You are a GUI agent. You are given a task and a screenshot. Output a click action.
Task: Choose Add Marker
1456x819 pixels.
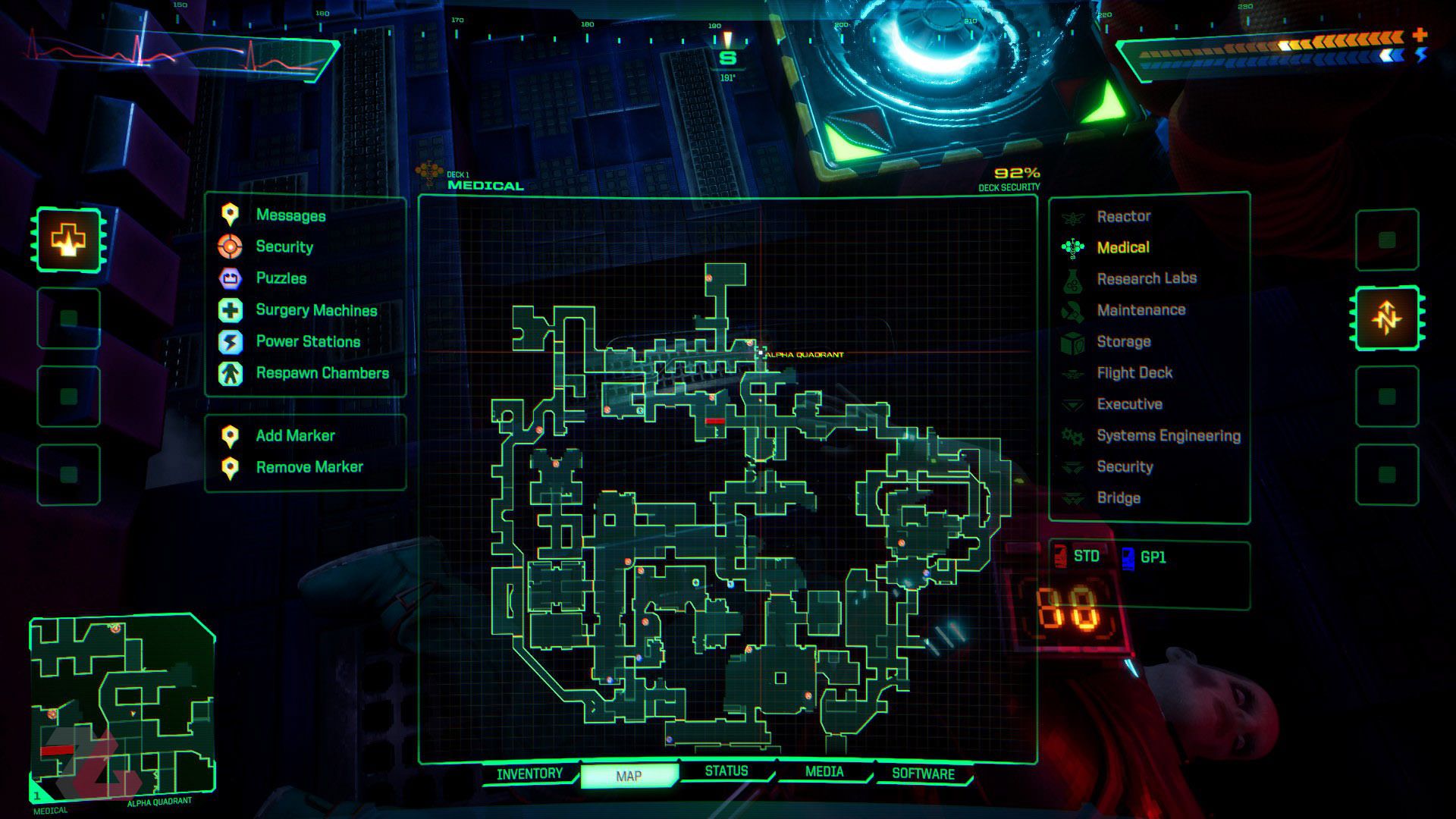tap(294, 435)
